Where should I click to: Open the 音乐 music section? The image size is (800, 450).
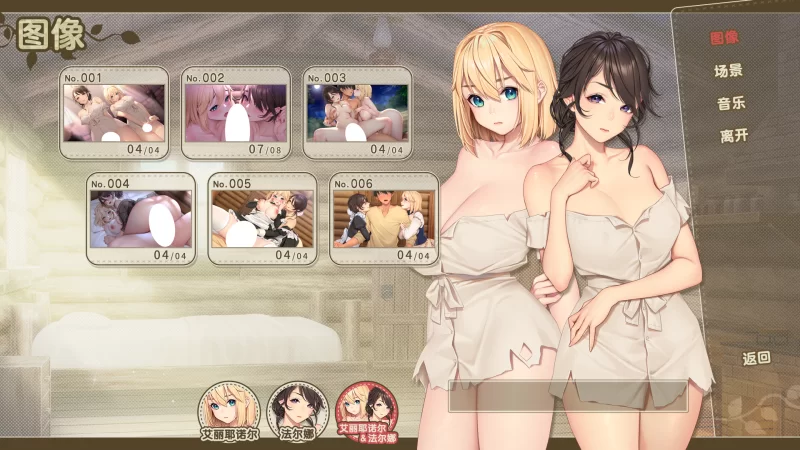point(731,103)
